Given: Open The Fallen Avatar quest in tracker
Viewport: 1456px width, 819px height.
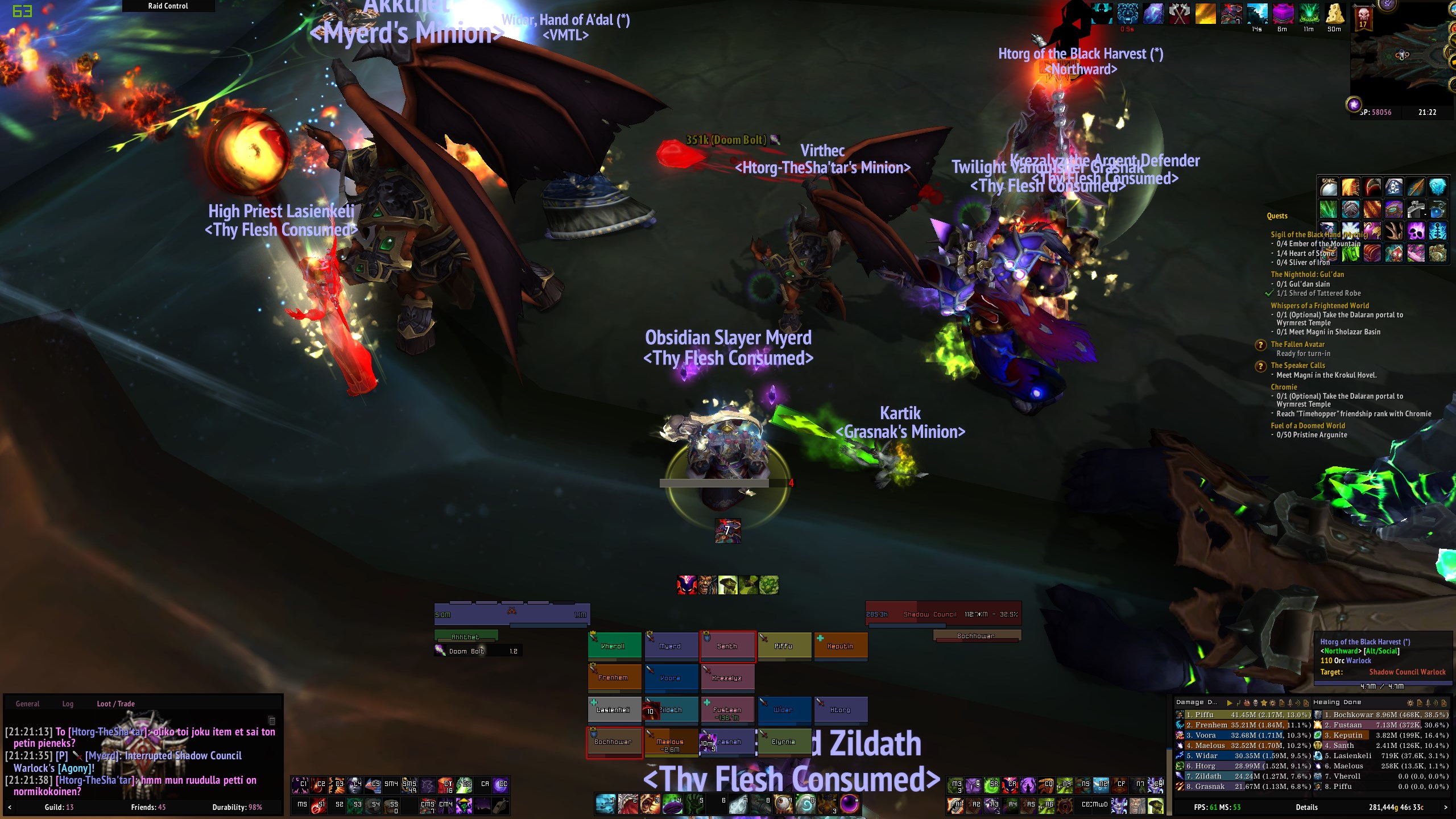Looking at the screenshot, I should 1297,344.
